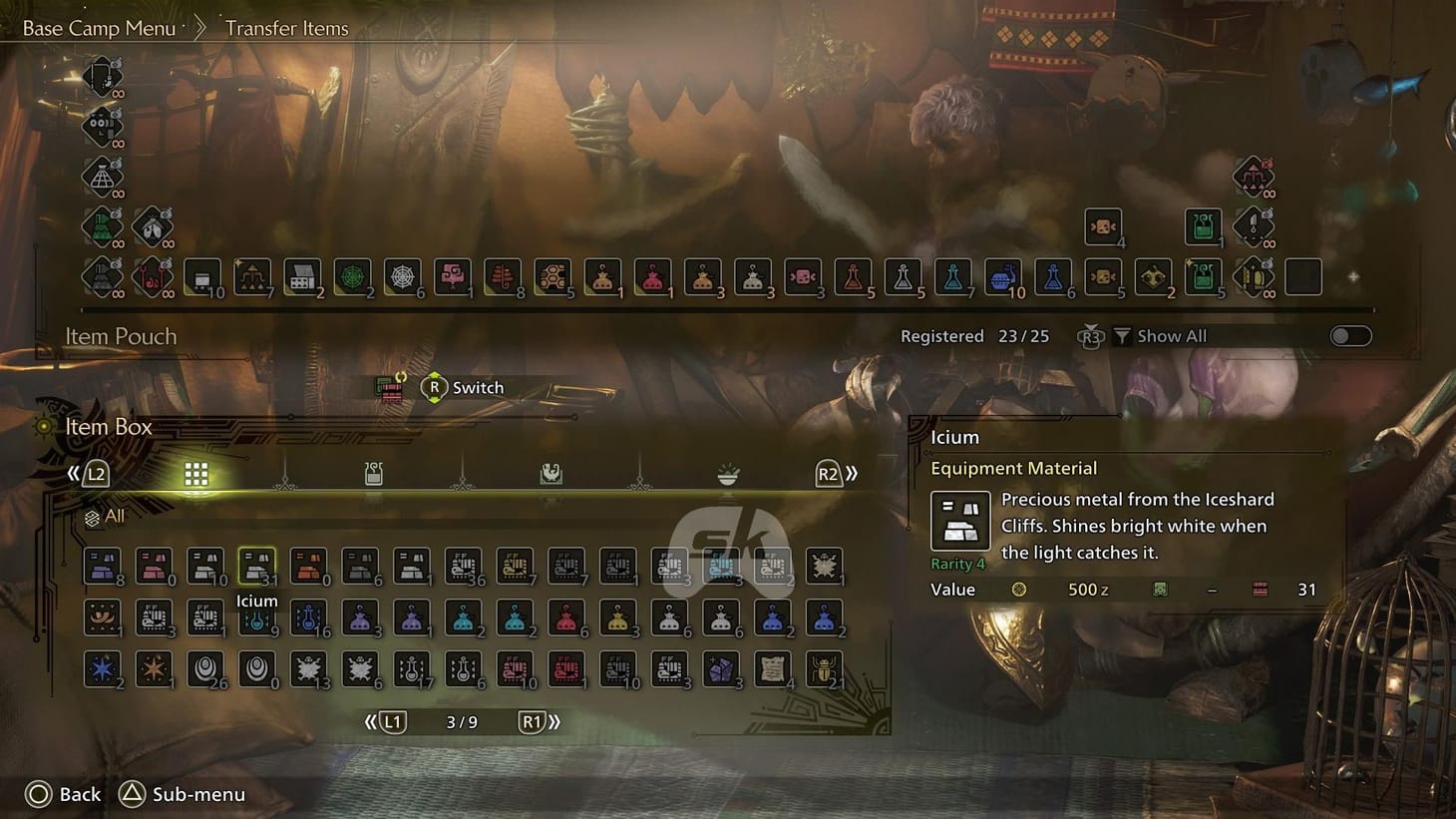This screenshot has height=819, width=1456.
Task: Toggle the All filter under the category tabs
Action: 103,516
